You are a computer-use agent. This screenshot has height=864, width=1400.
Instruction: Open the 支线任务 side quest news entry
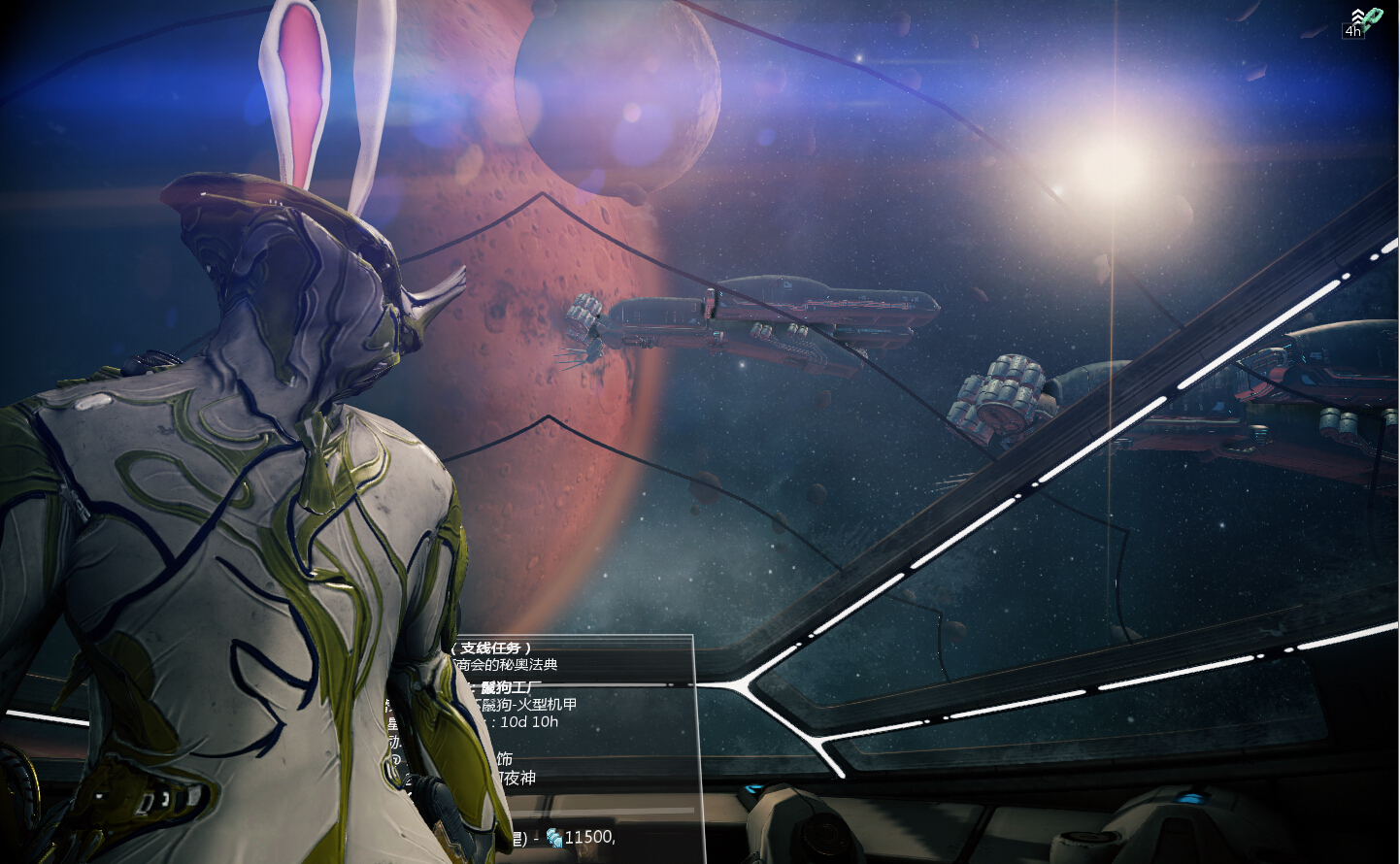tap(496, 648)
